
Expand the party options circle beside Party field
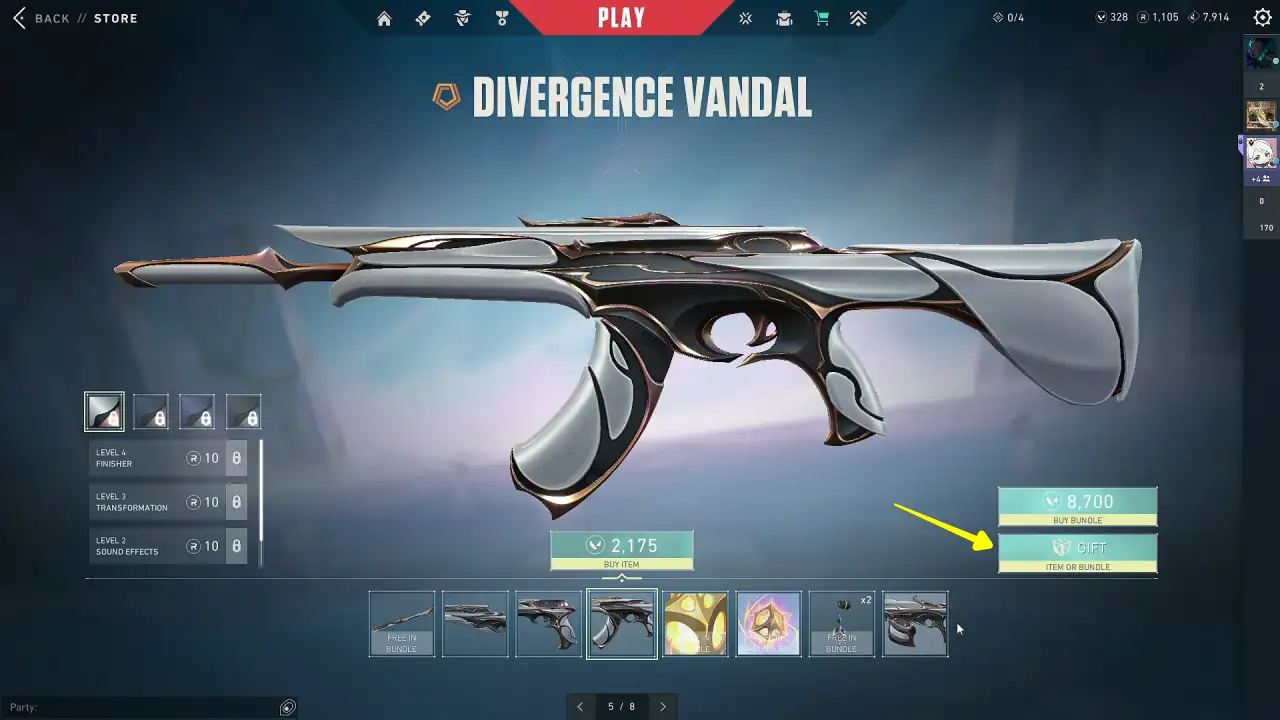[287, 707]
